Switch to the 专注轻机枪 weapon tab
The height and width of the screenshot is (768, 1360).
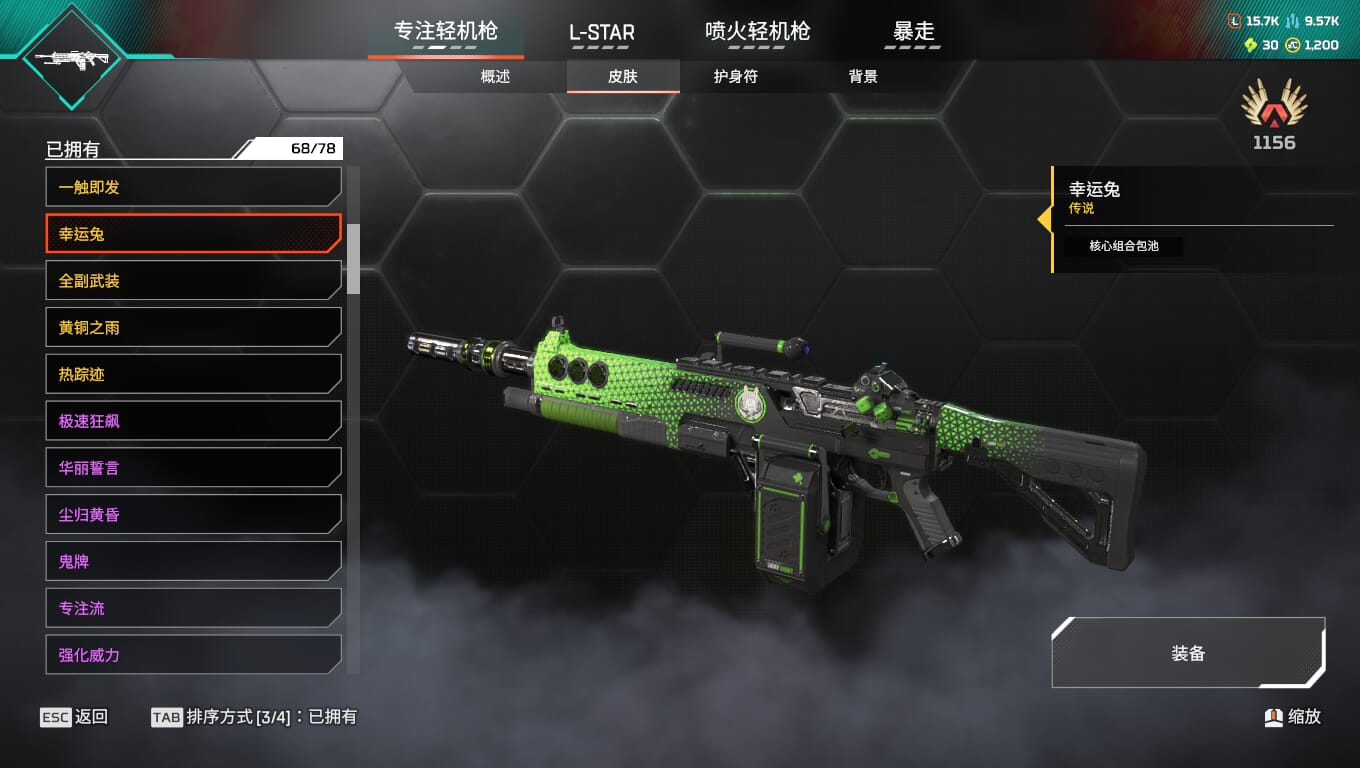click(446, 32)
